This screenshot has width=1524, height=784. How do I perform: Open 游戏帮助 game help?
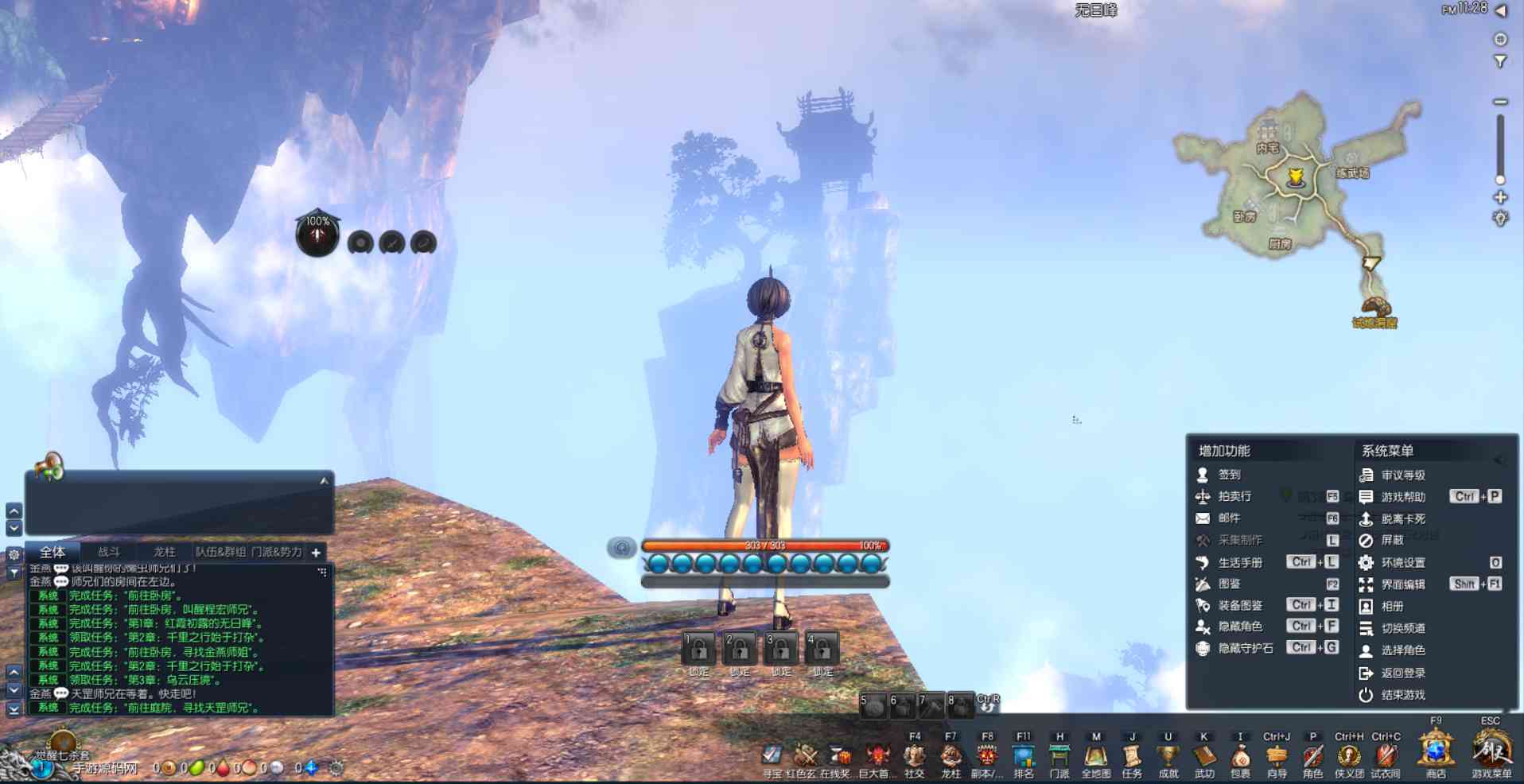coord(1402,497)
